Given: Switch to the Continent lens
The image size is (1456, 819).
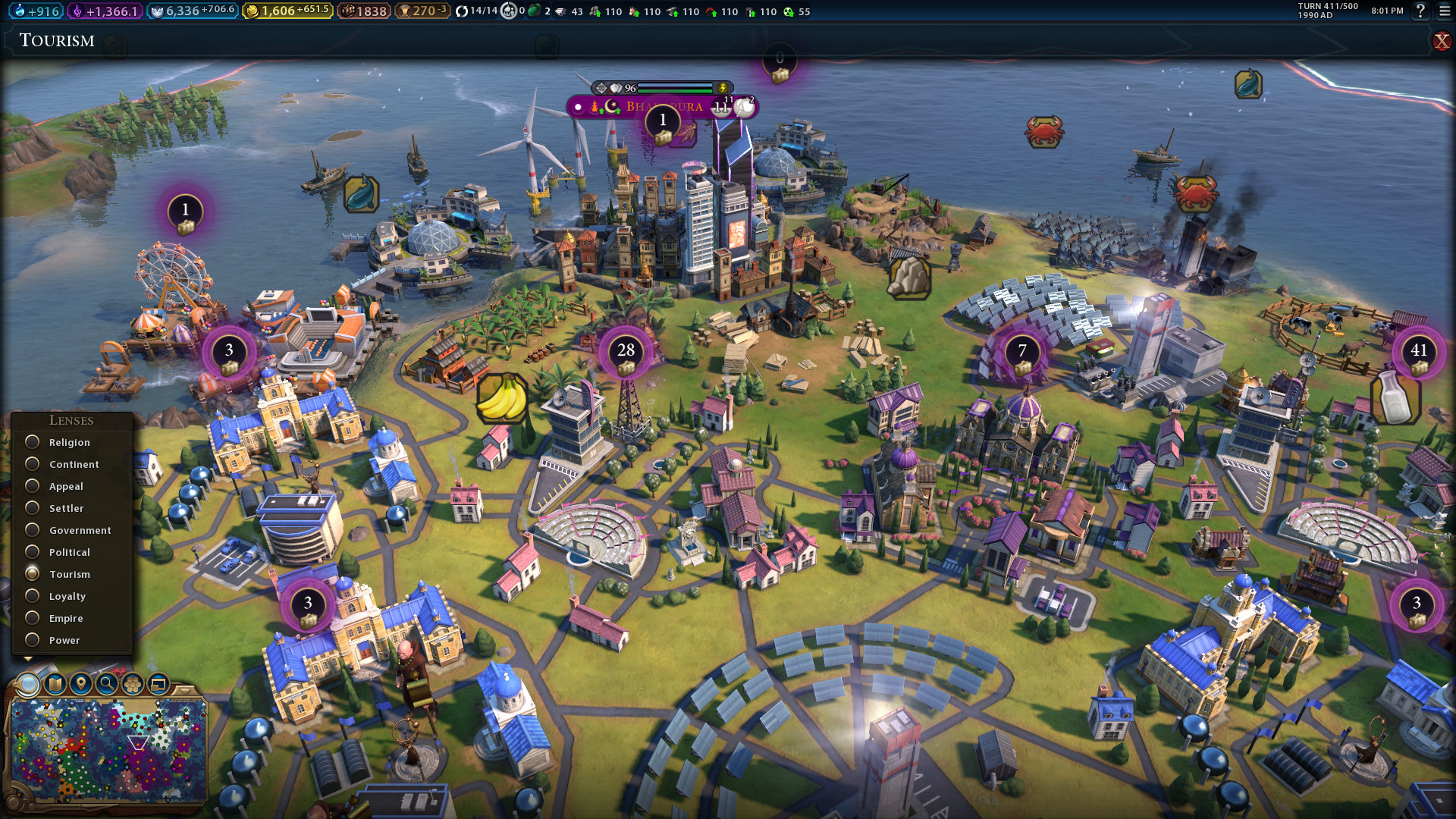Looking at the screenshot, I should tap(33, 464).
